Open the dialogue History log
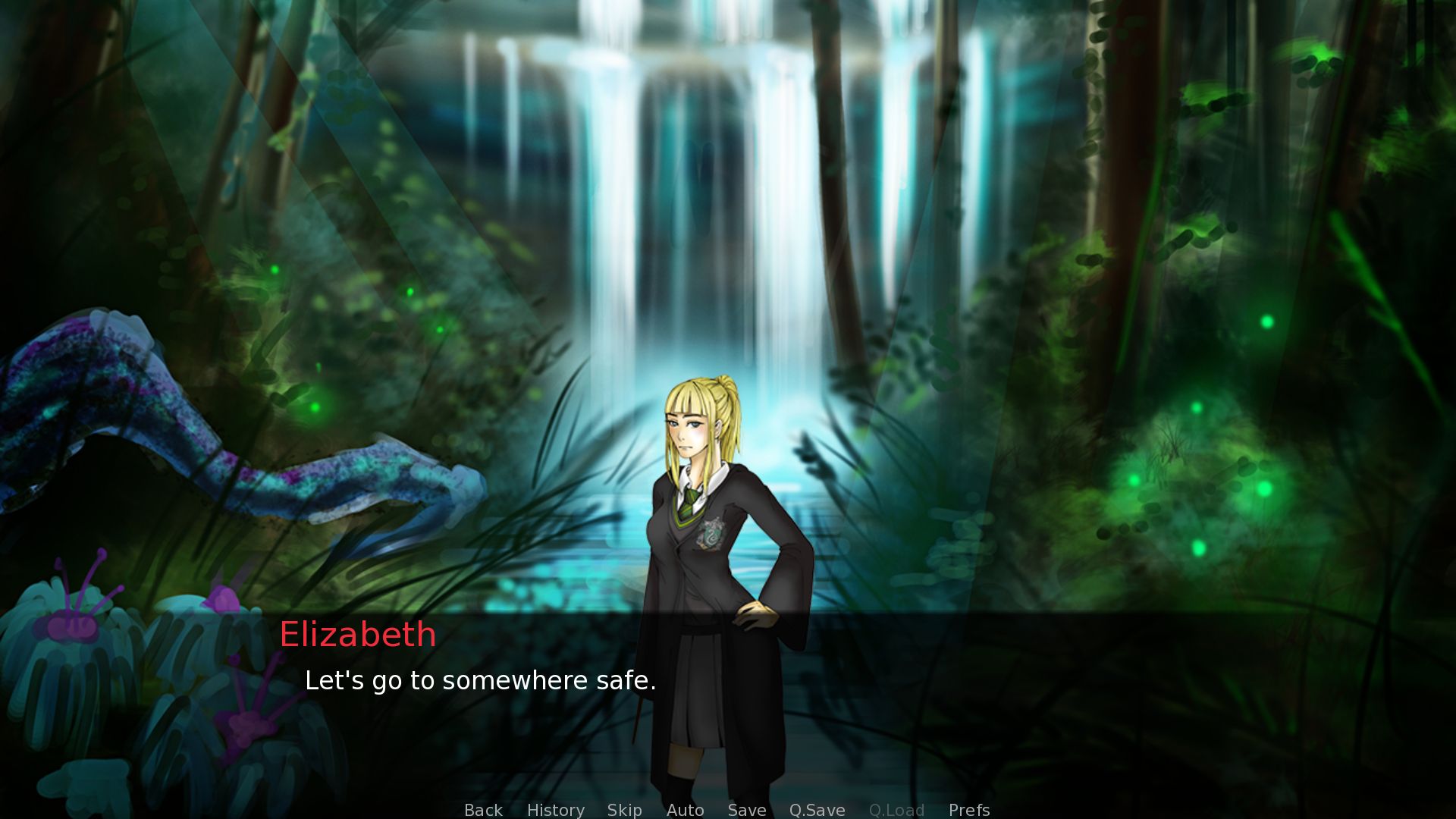 (555, 810)
